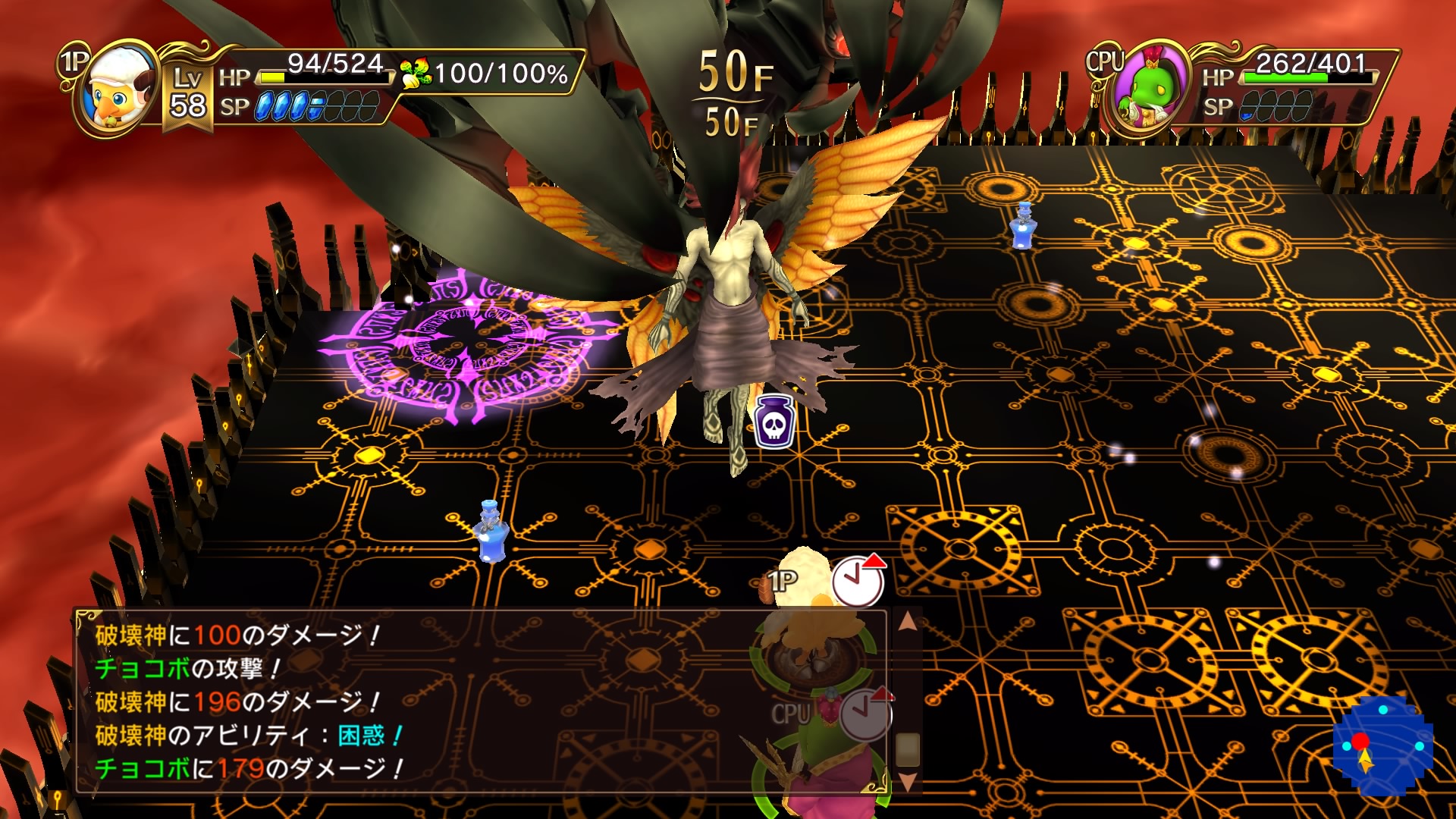Click the gysahl greens hunger icon
Viewport: 1456px width, 819px height.
tap(415, 74)
